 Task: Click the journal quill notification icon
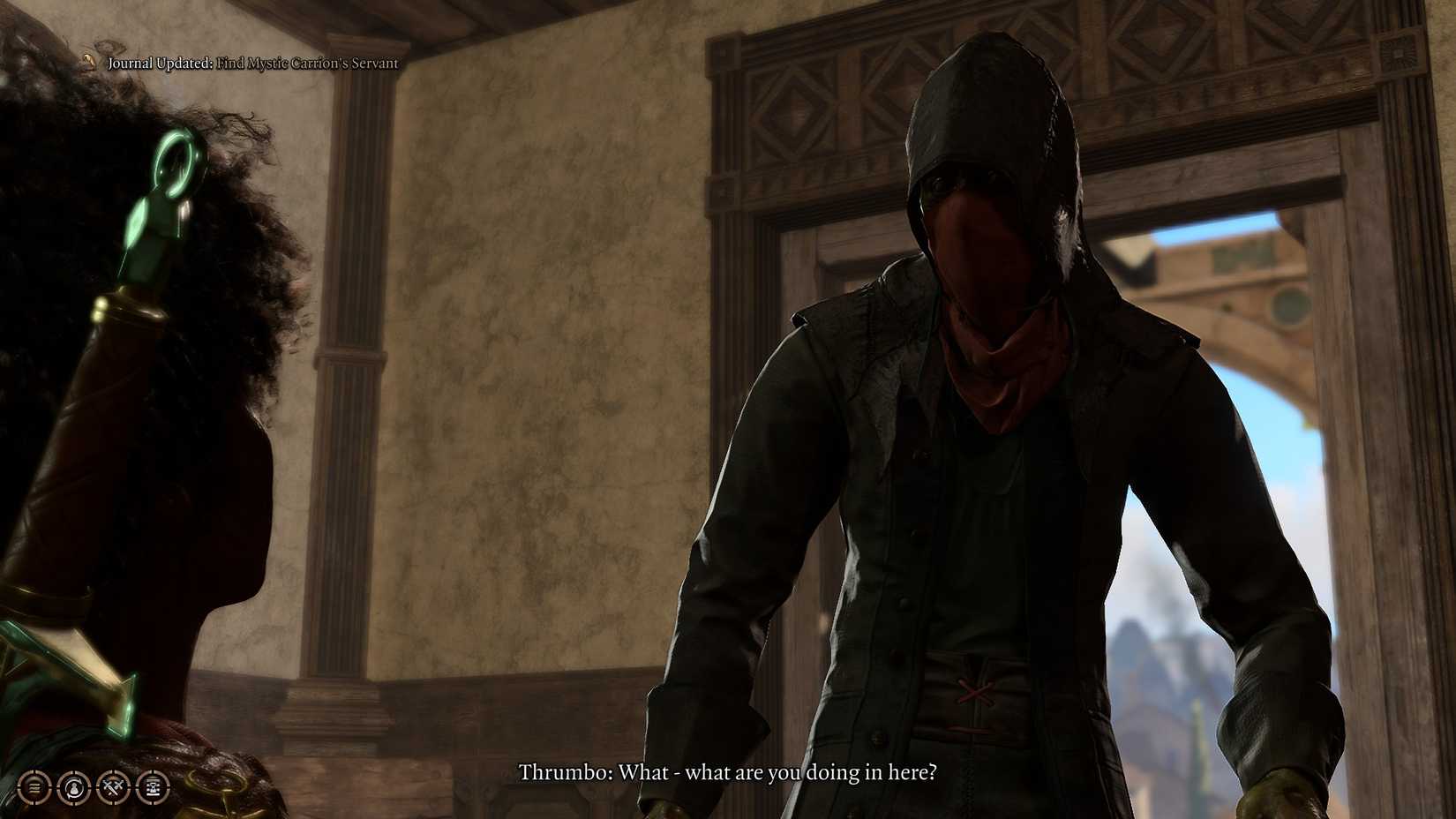(89, 62)
